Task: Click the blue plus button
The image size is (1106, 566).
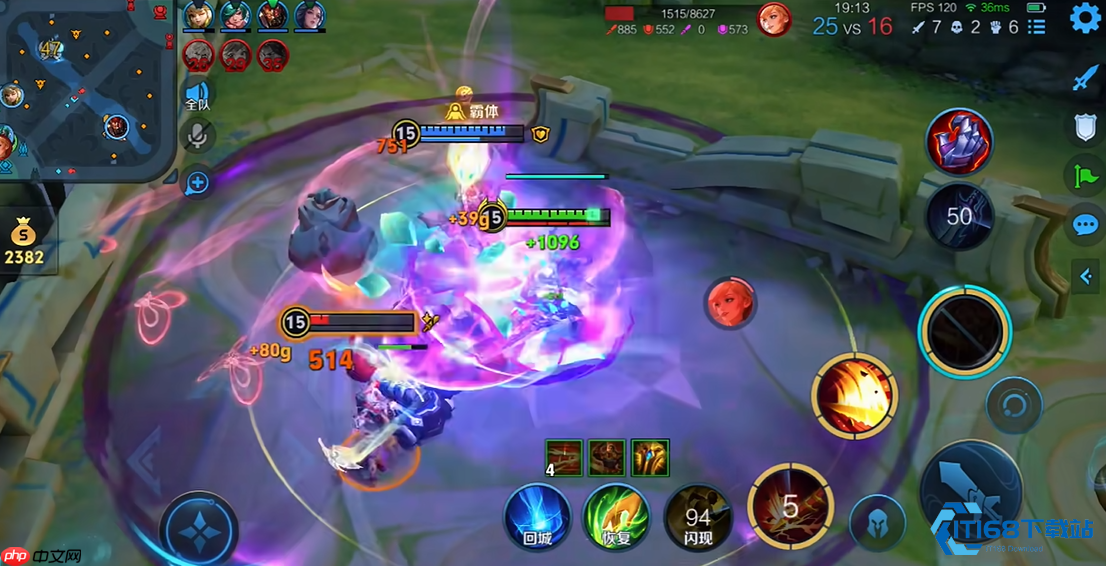Action: pos(198,182)
